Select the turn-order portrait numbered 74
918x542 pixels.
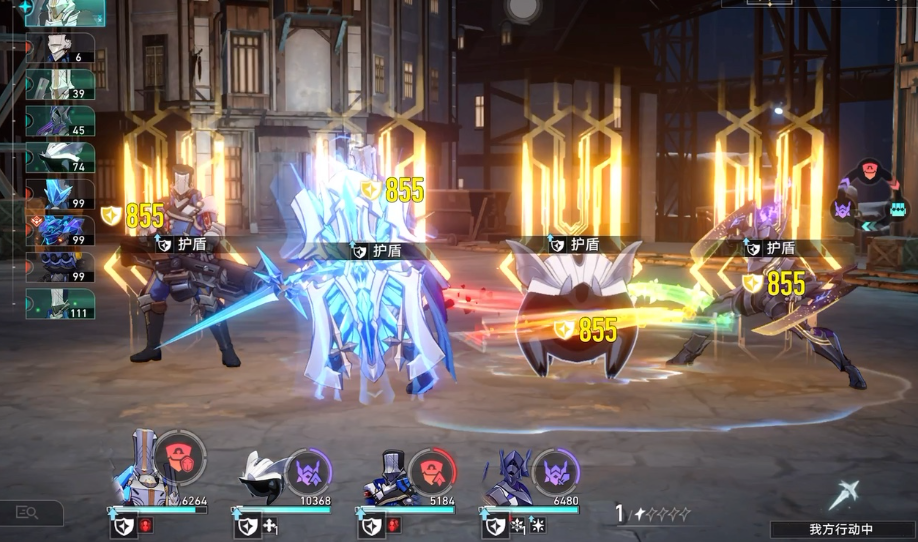60,157
